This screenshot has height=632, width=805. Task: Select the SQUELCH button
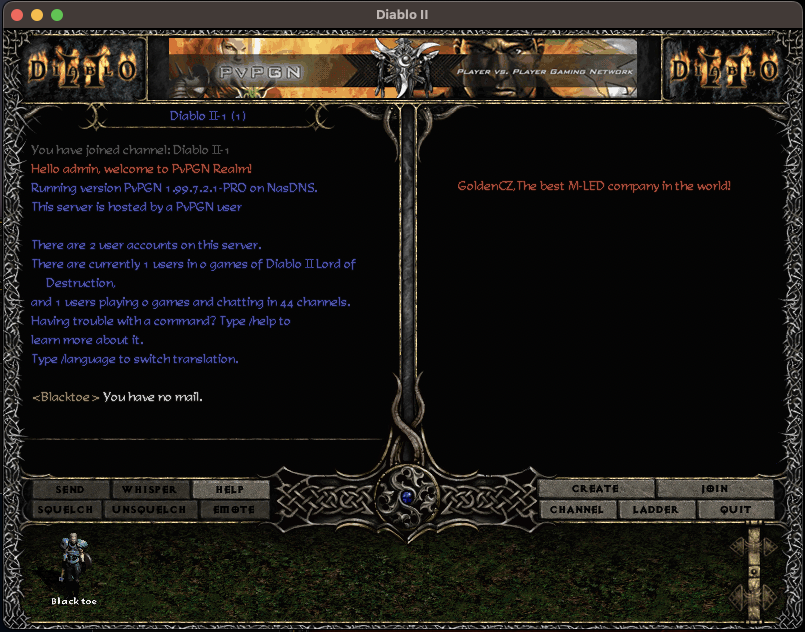coord(65,510)
